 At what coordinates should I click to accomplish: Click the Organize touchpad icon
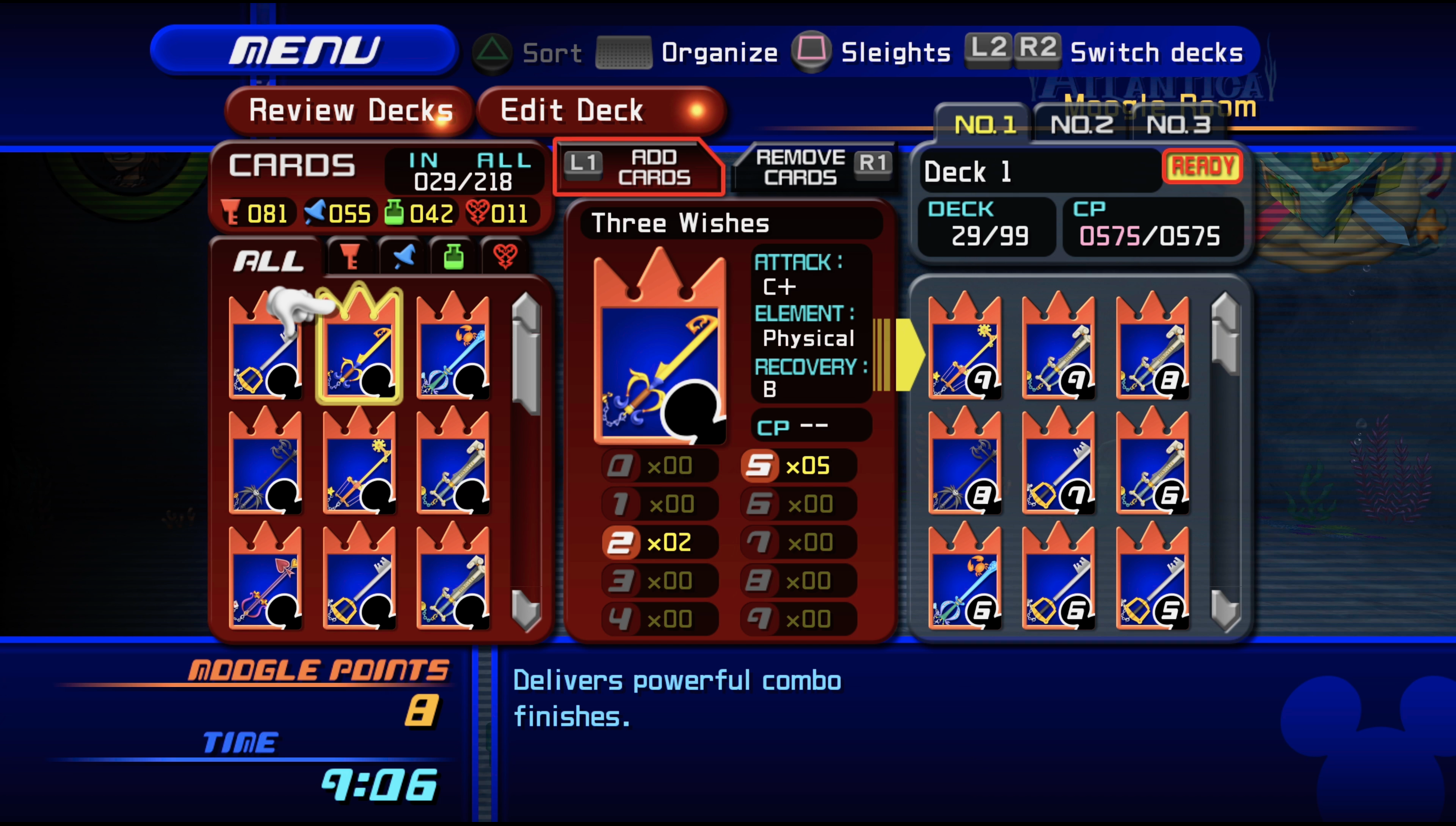click(x=622, y=52)
